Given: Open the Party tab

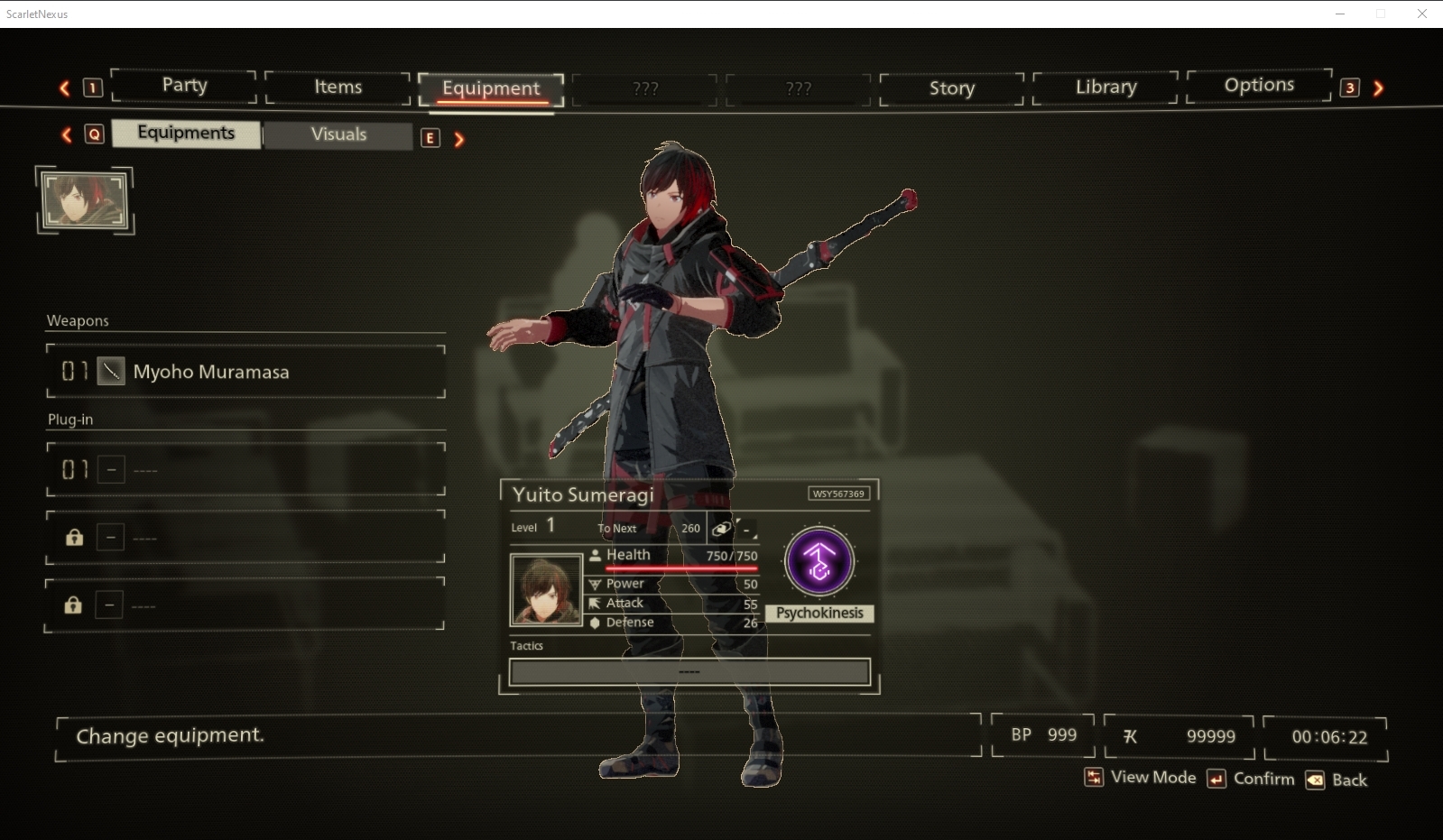Looking at the screenshot, I should [x=184, y=86].
